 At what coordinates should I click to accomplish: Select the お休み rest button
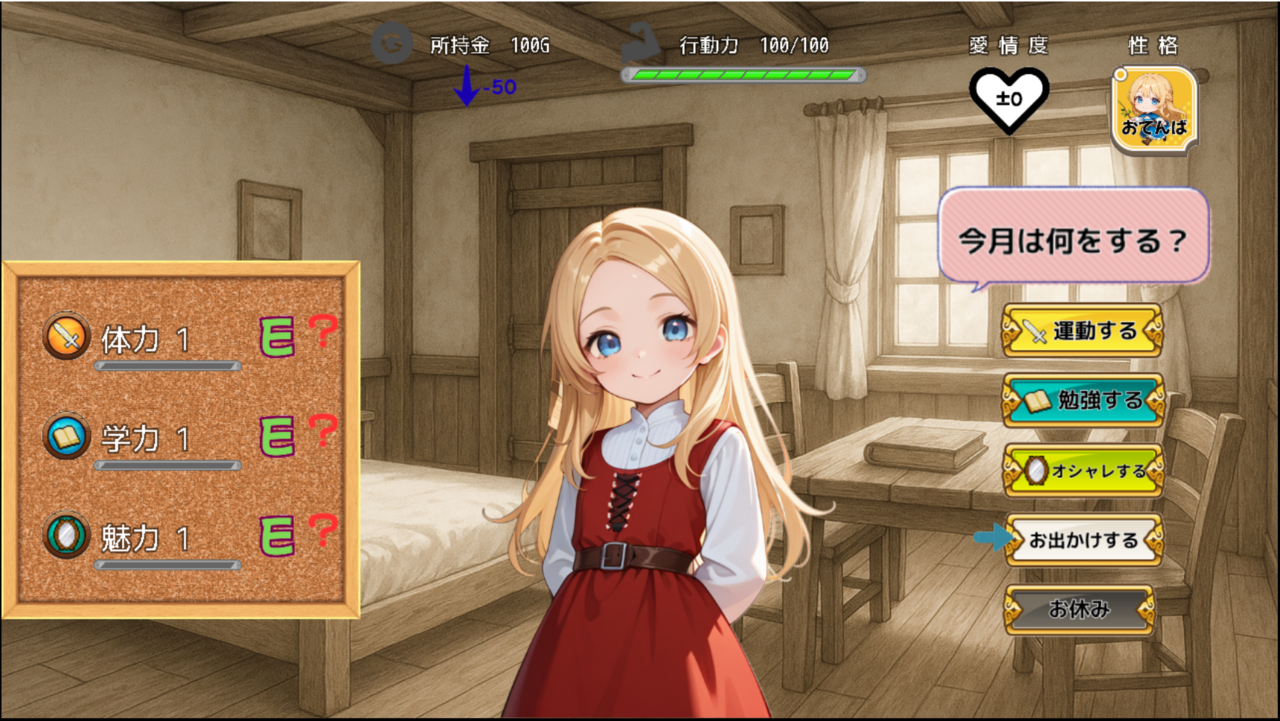(x=1080, y=609)
